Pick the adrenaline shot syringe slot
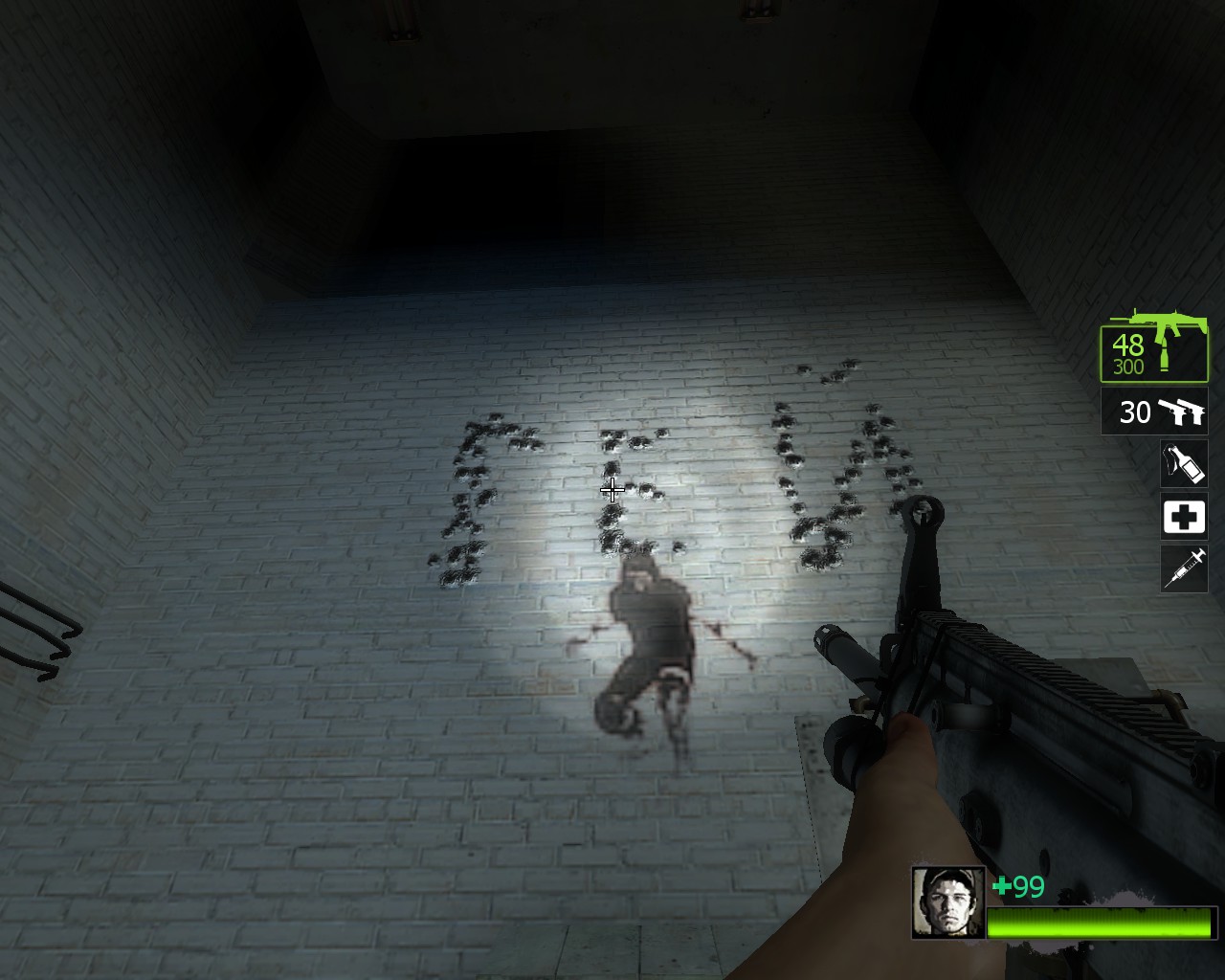Viewport: 1225px width, 980px height. pos(1184,568)
